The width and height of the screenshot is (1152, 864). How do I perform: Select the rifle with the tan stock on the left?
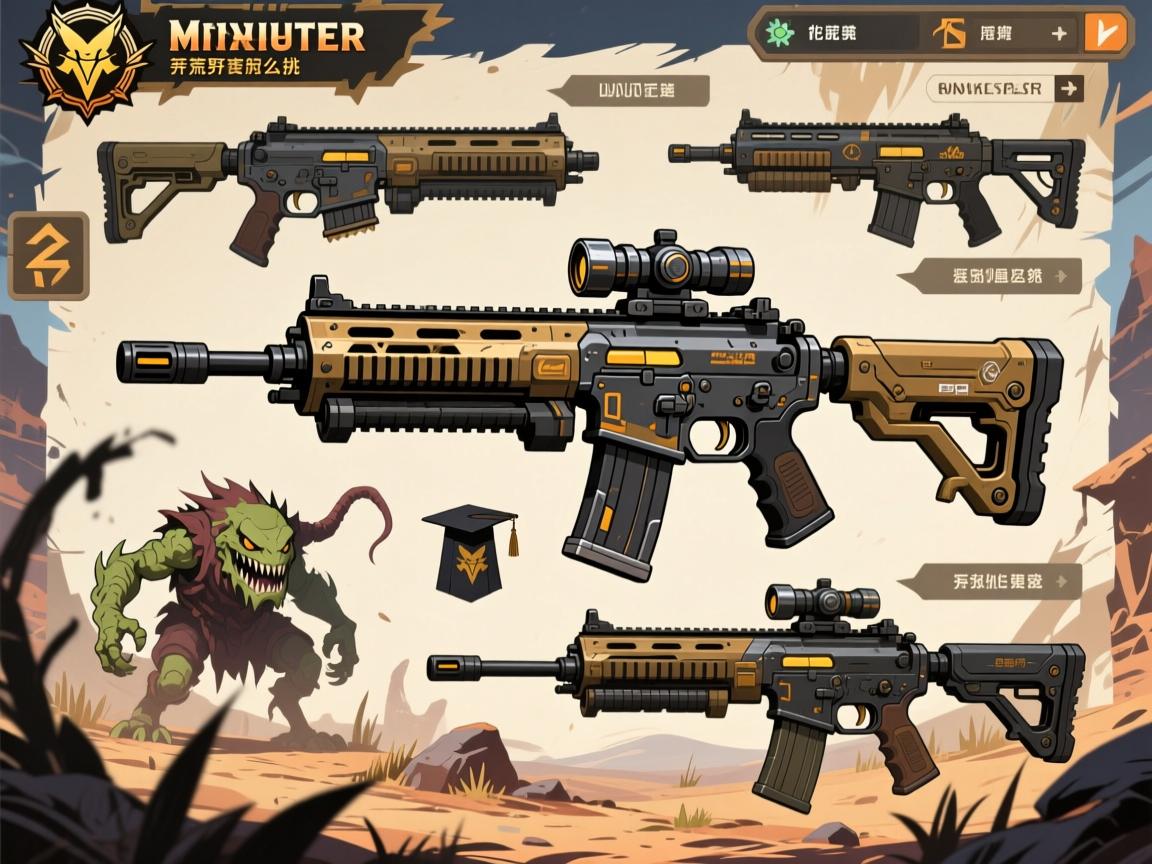(345, 180)
